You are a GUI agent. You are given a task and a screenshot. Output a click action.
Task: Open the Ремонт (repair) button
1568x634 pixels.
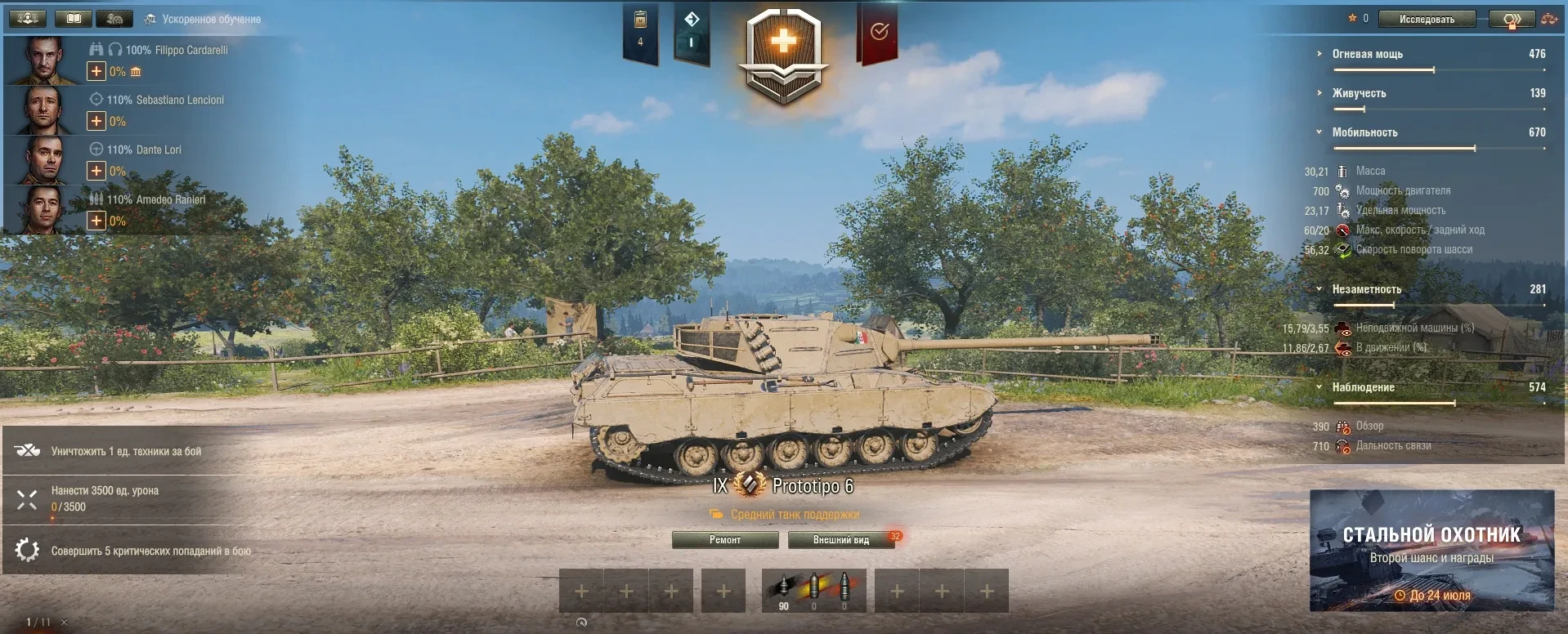click(x=725, y=540)
